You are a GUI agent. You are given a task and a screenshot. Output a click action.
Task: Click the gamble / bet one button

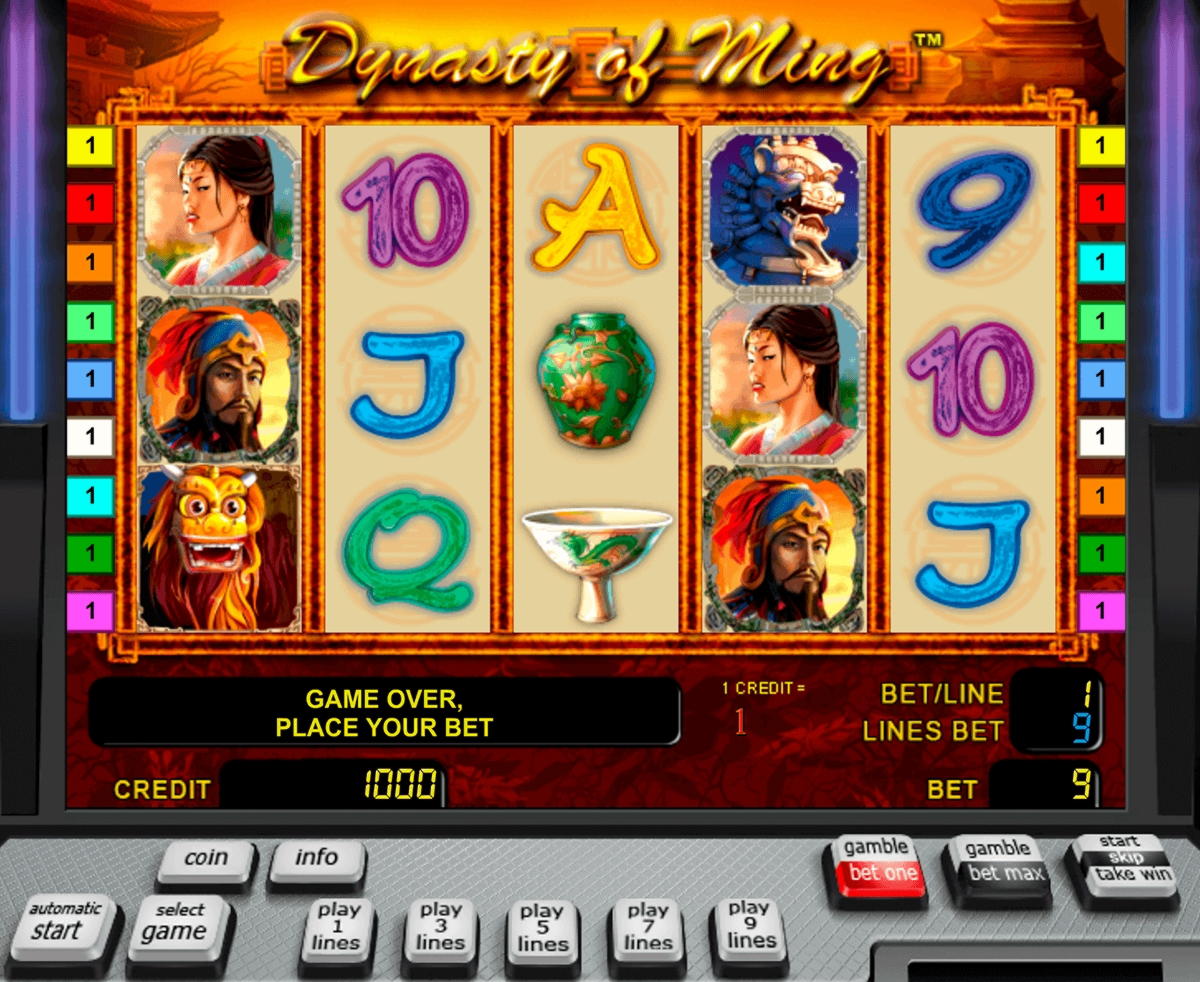coord(876,862)
